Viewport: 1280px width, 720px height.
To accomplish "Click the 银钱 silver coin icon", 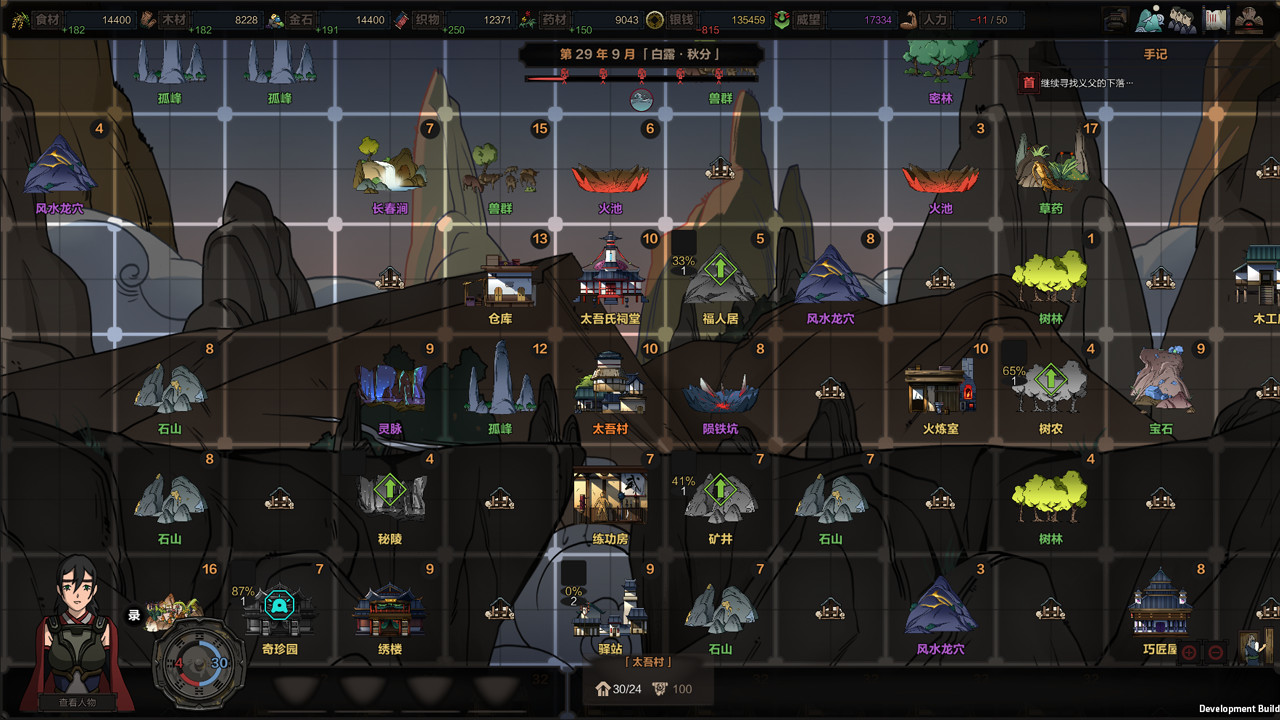I will point(654,18).
